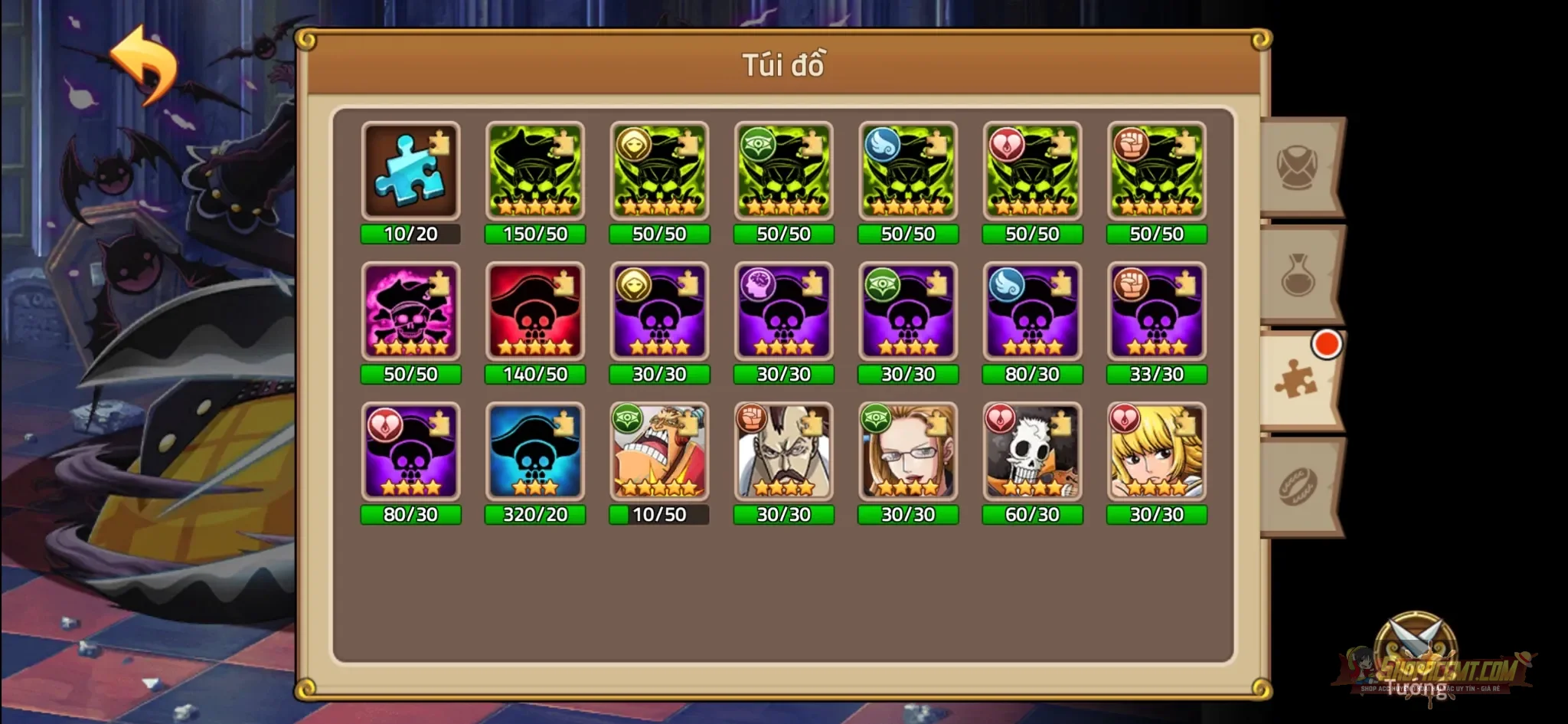1568x724 pixels.
Task: Tap the blonde woman with glasses shard
Action: pyautogui.click(x=908, y=452)
